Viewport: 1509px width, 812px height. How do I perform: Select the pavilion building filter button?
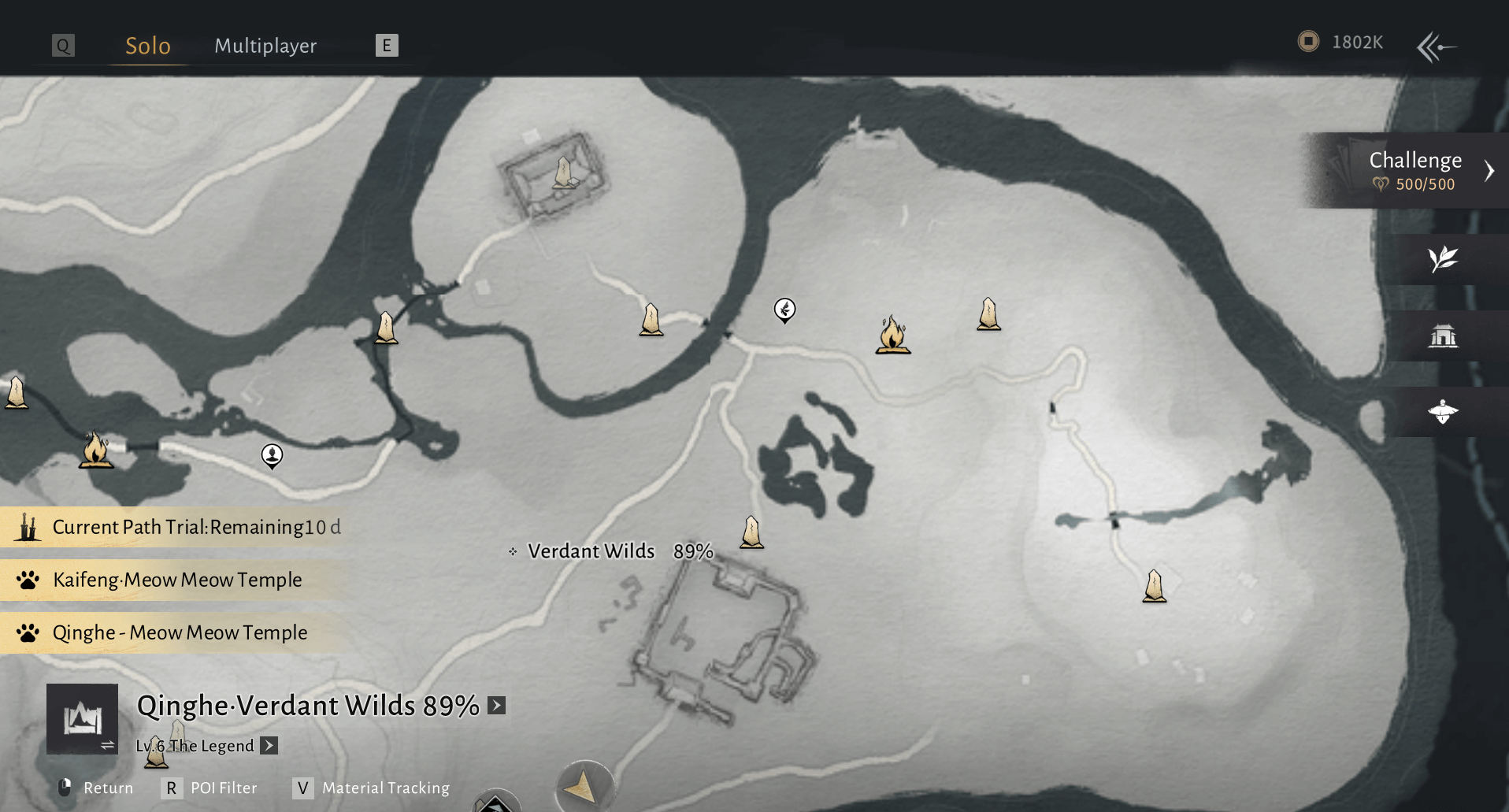click(1443, 336)
